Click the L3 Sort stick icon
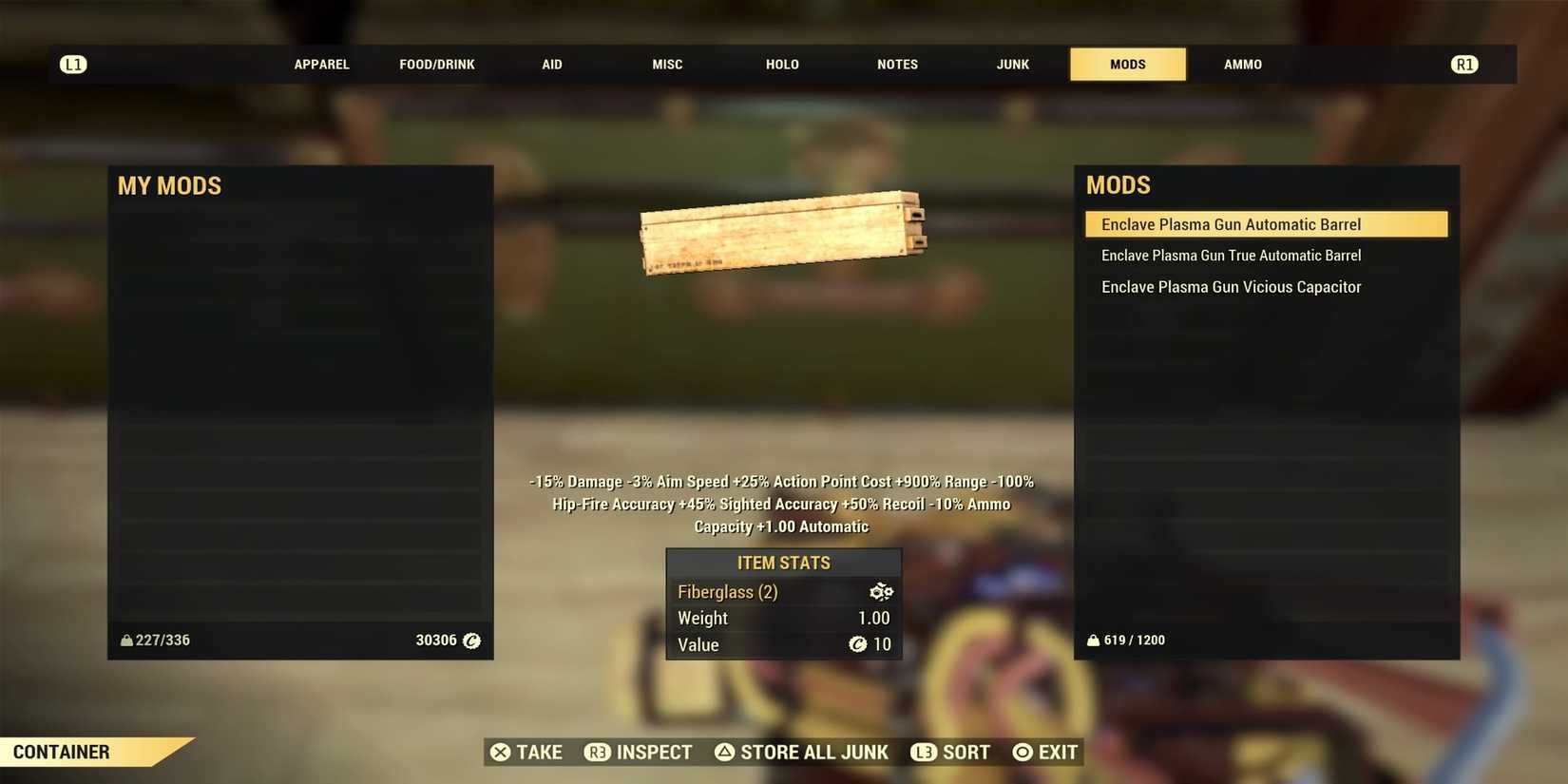Viewport: 1568px width, 784px height. click(923, 752)
